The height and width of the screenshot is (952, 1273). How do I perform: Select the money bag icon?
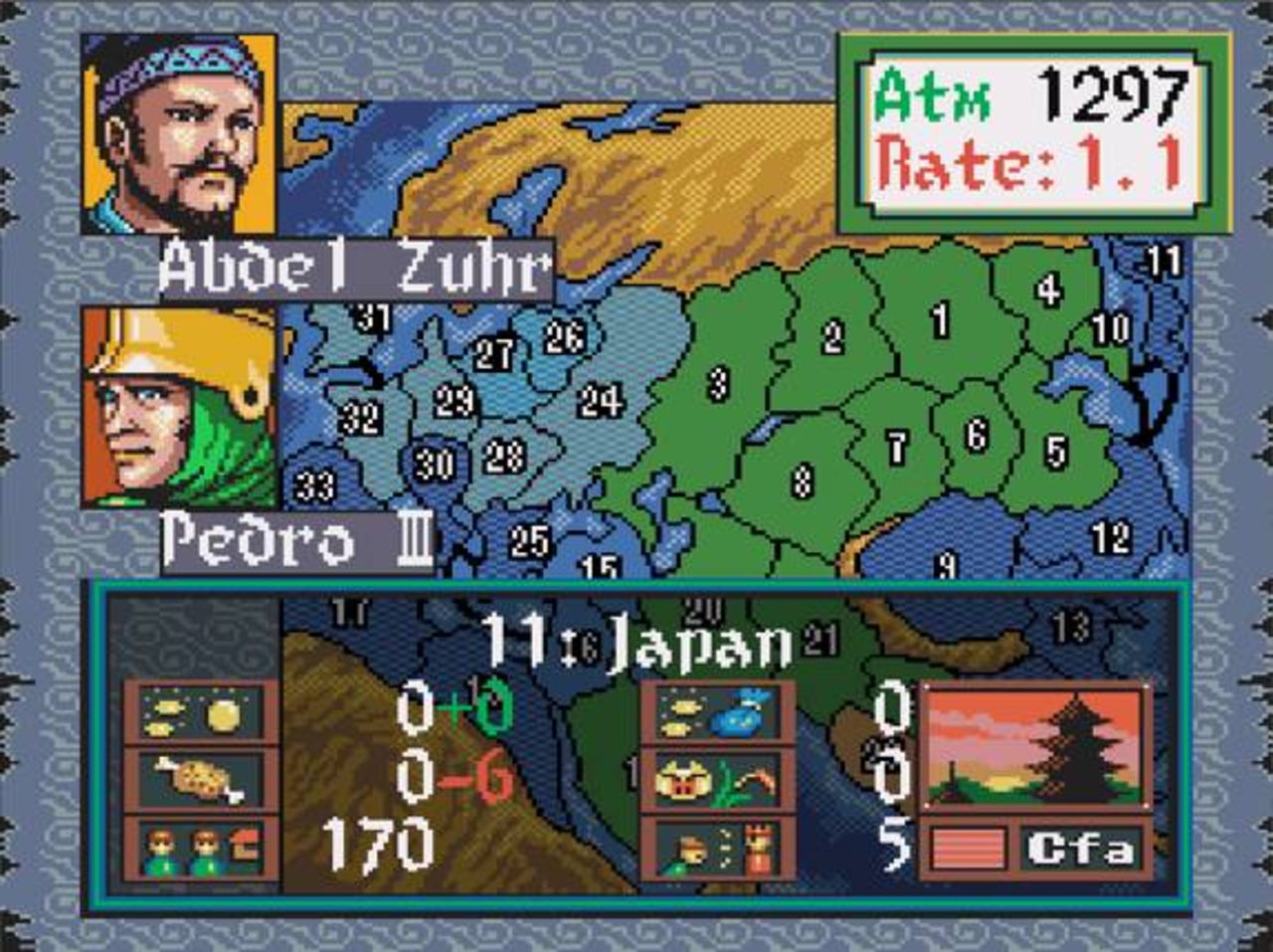point(718,713)
